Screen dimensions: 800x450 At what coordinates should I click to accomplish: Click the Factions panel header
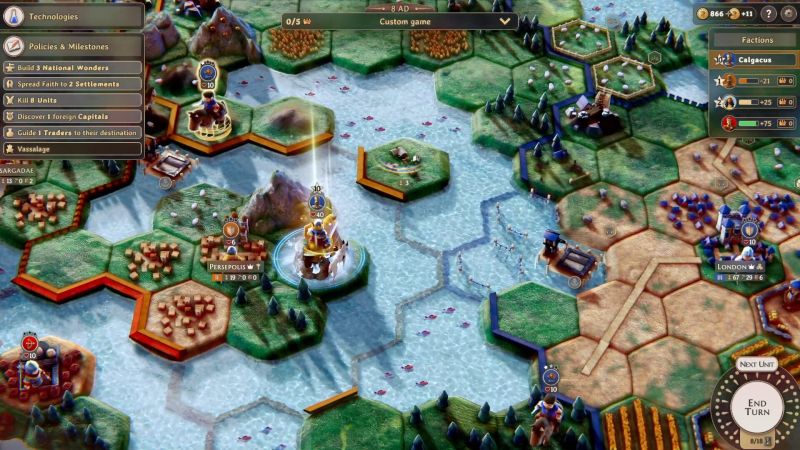tap(756, 40)
